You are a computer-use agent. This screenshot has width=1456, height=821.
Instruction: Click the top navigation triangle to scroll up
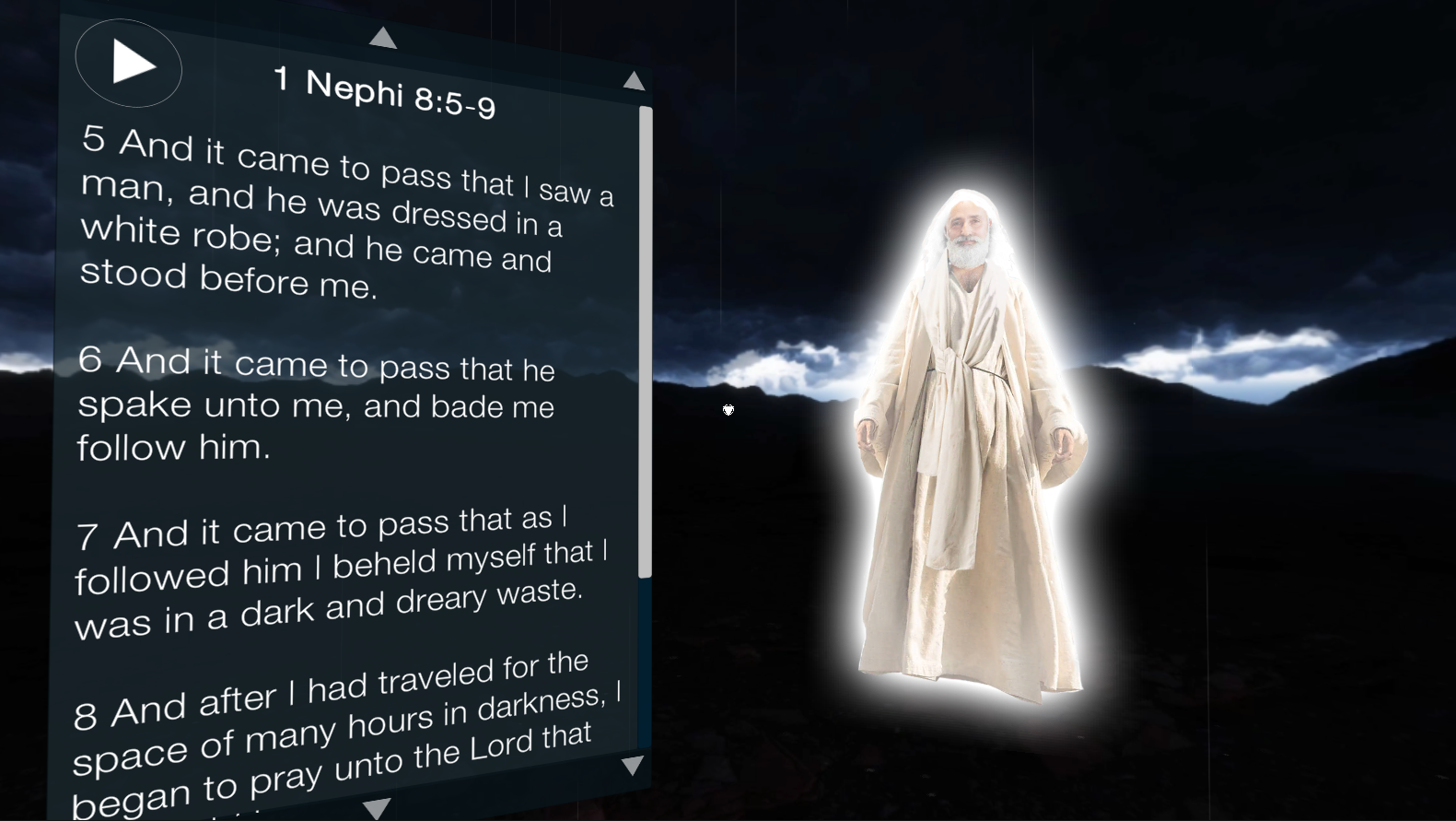click(x=384, y=37)
